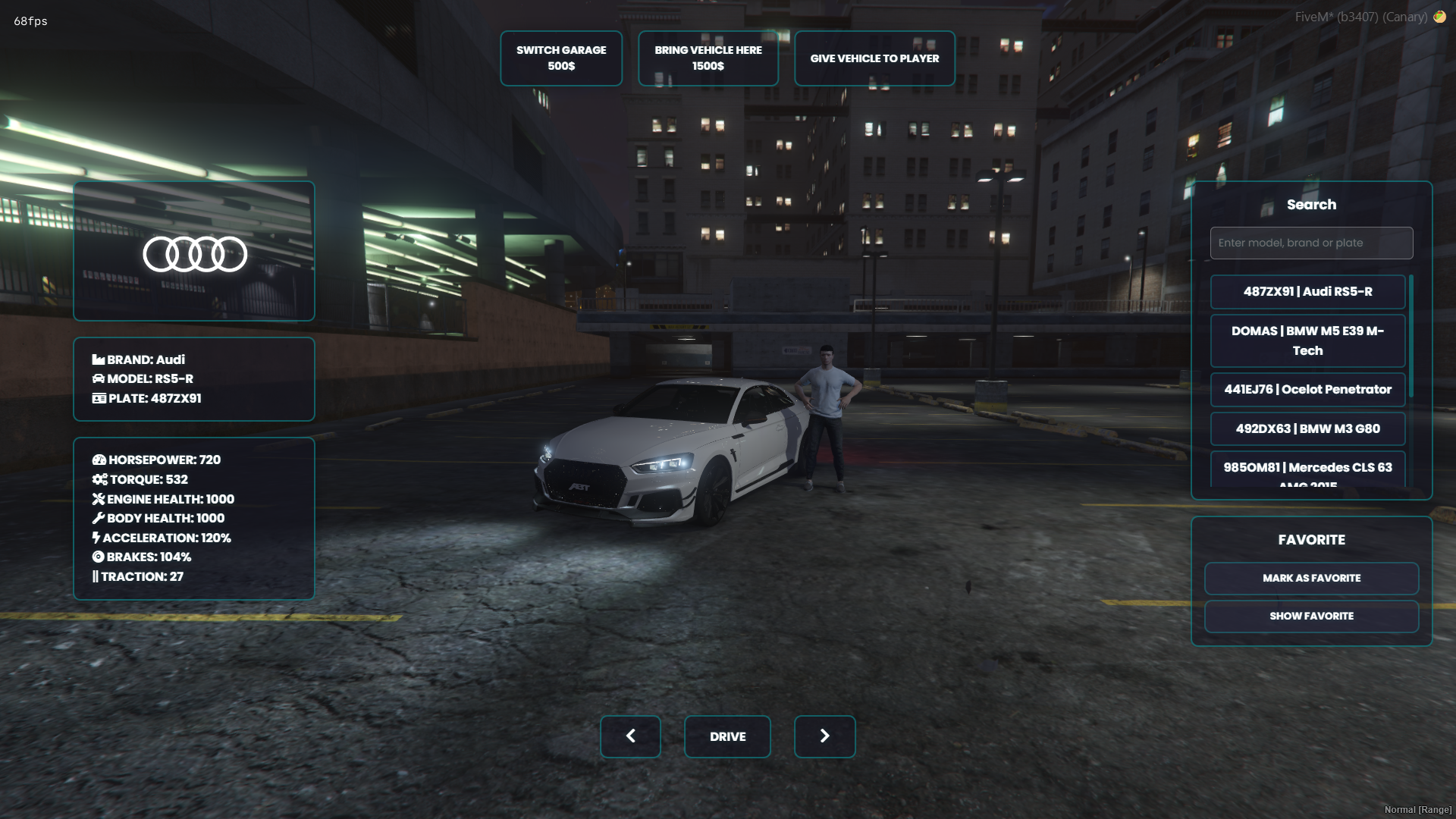The image size is (1456, 819).
Task: Show favorite vehicles
Action: coord(1311,617)
